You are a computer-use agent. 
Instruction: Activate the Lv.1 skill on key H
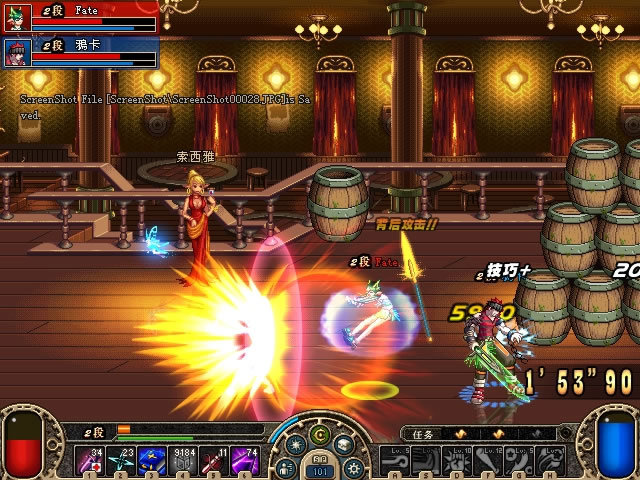tap(551, 461)
